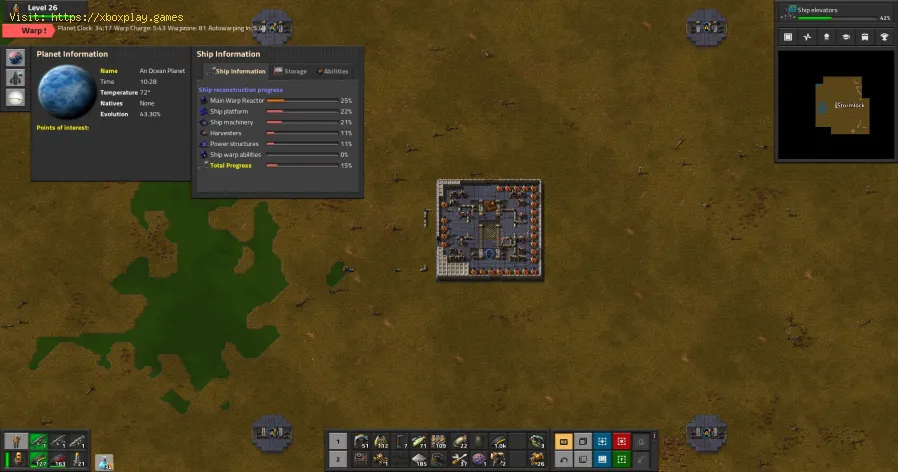Open the Abilities tab
898x472 pixels.
[x=333, y=72]
